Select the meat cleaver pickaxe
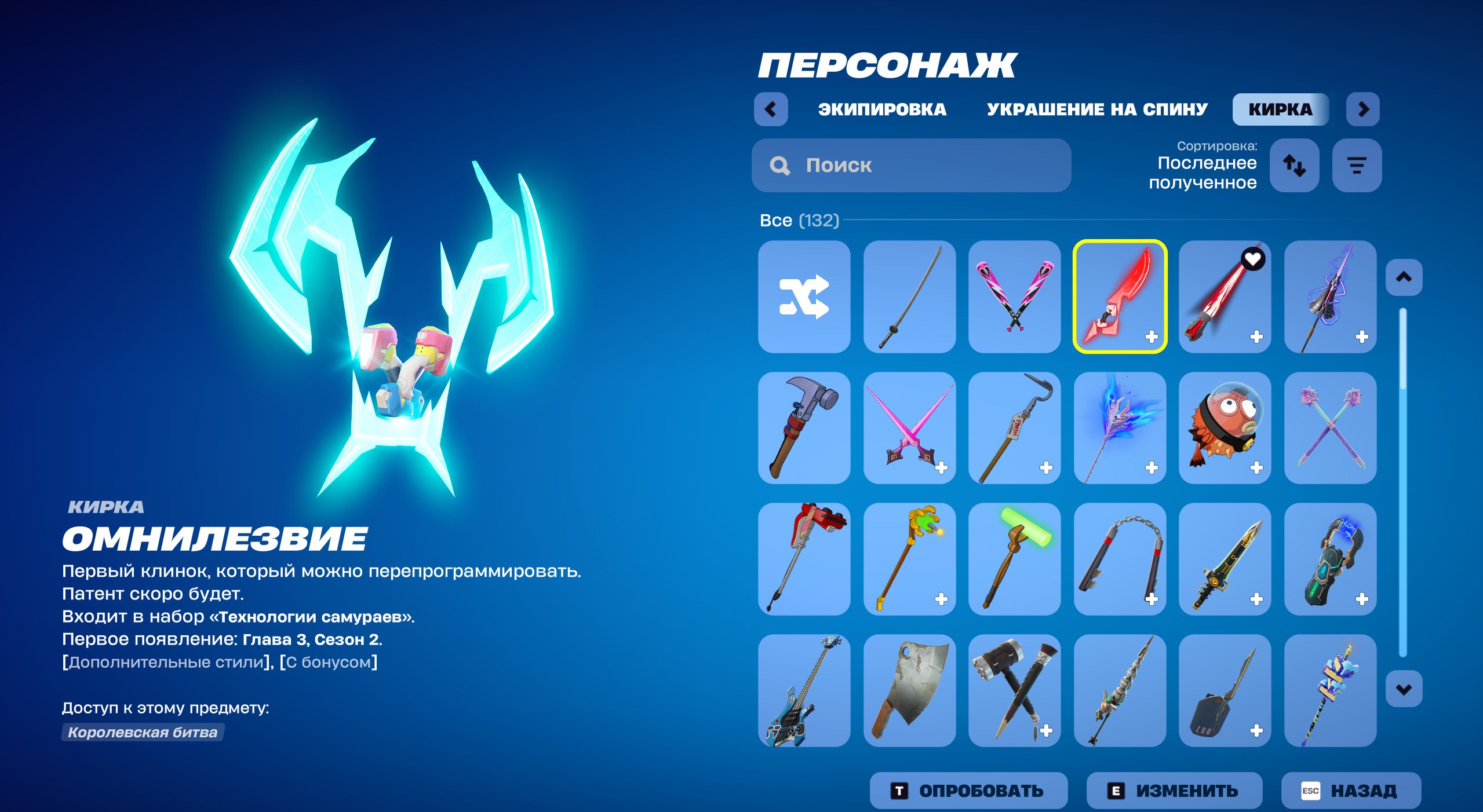Viewport: 1483px width, 812px height. [909, 690]
